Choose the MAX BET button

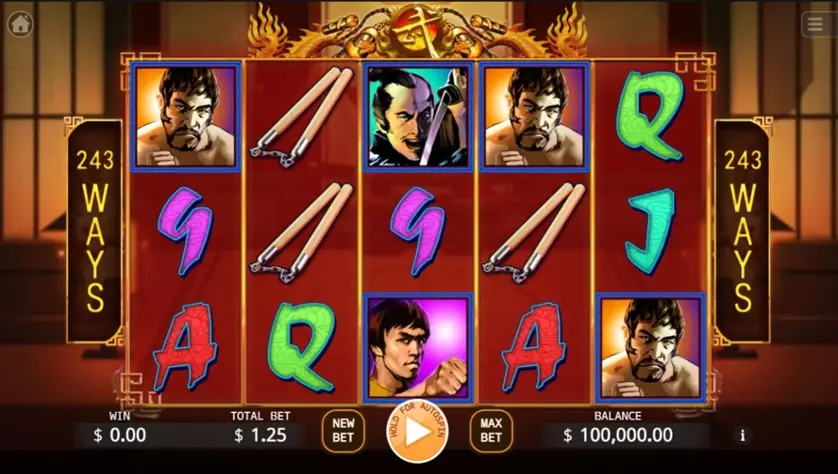coord(491,431)
